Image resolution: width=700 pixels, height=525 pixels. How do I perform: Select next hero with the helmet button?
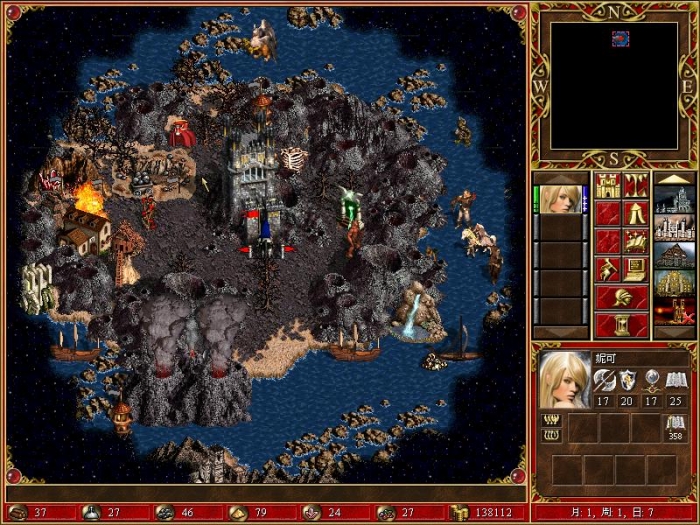coord(622,297)
